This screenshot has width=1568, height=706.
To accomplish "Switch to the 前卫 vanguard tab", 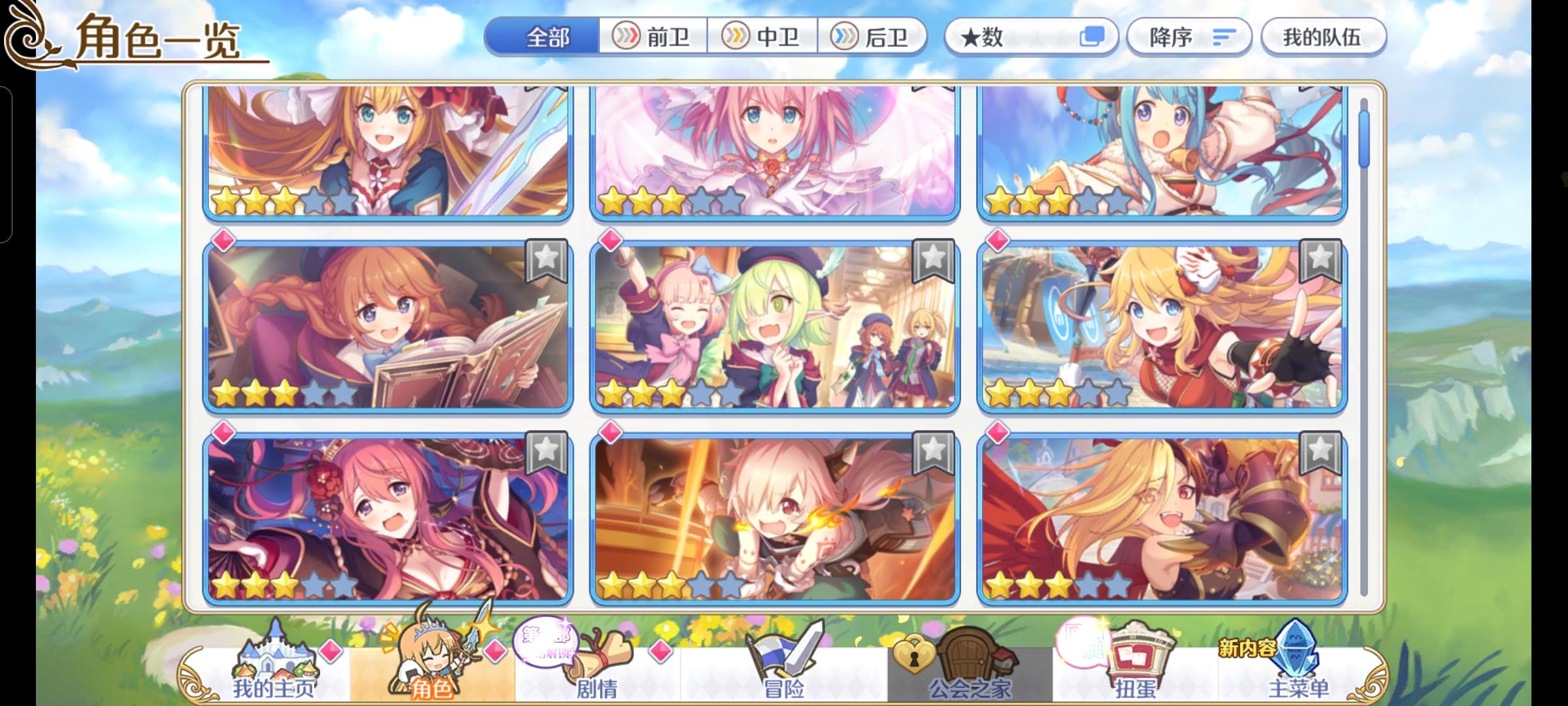I will pos(653,37).
